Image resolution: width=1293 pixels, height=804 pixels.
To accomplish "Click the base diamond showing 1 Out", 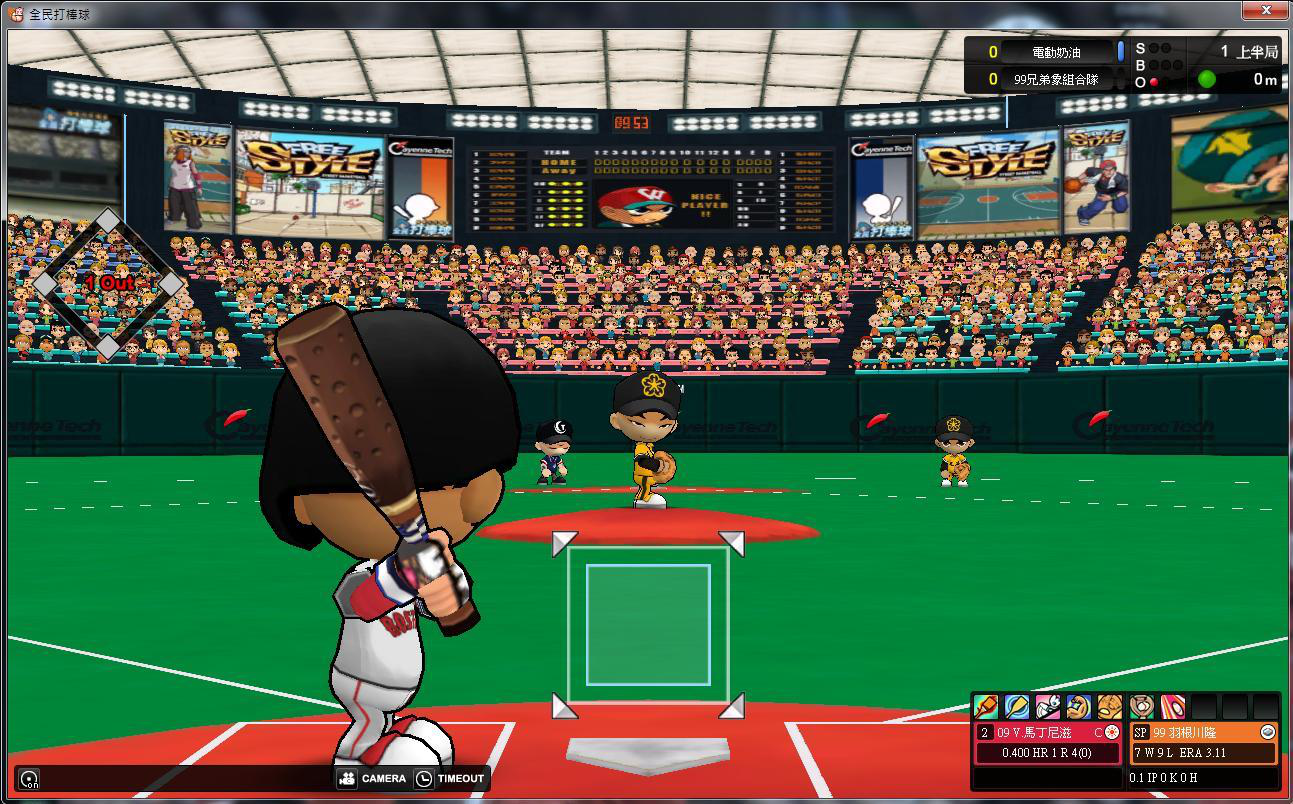I will 108,284.
